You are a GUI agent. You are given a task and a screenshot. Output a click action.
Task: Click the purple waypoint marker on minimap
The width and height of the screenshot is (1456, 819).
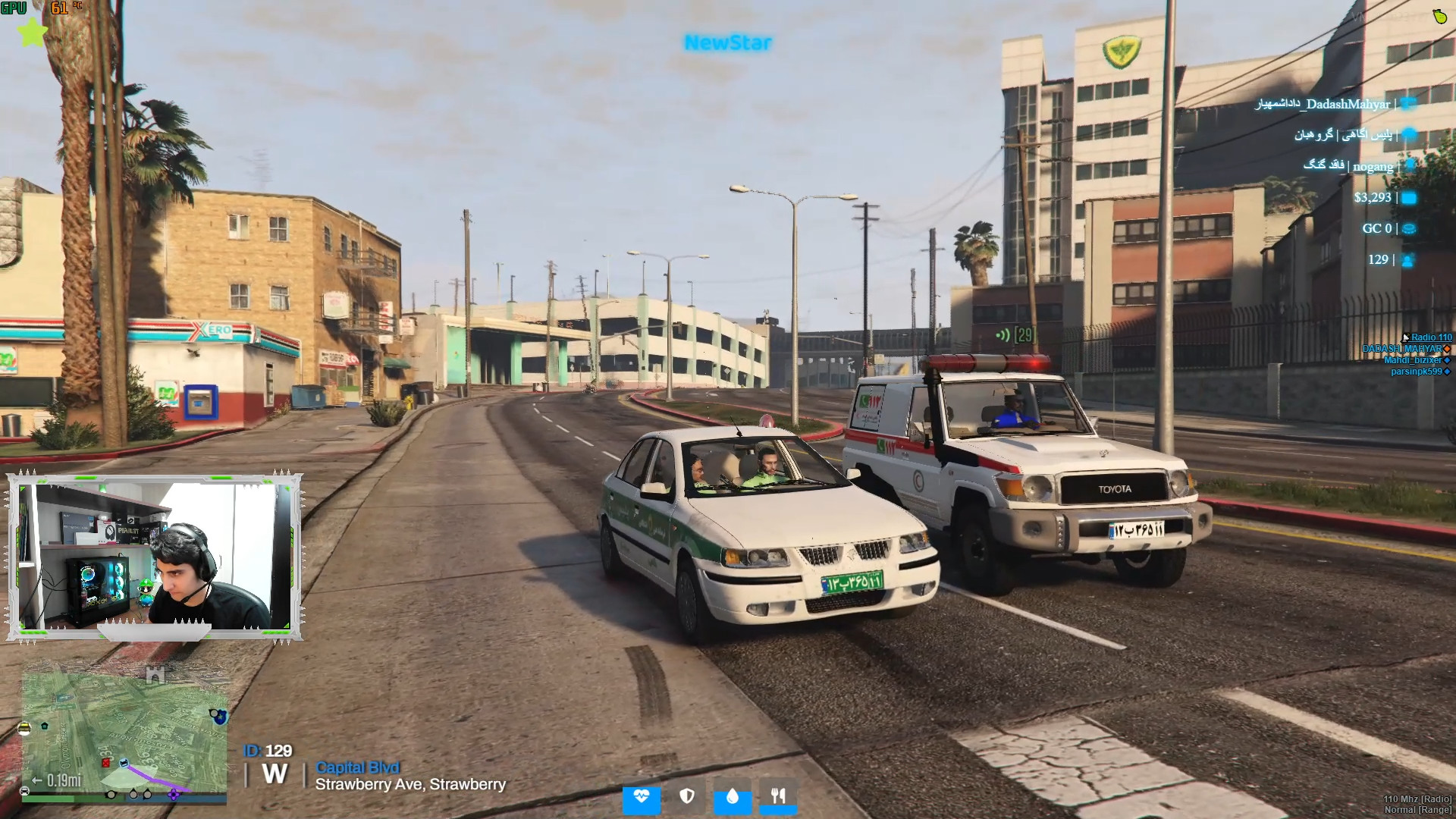coord(174,794)
